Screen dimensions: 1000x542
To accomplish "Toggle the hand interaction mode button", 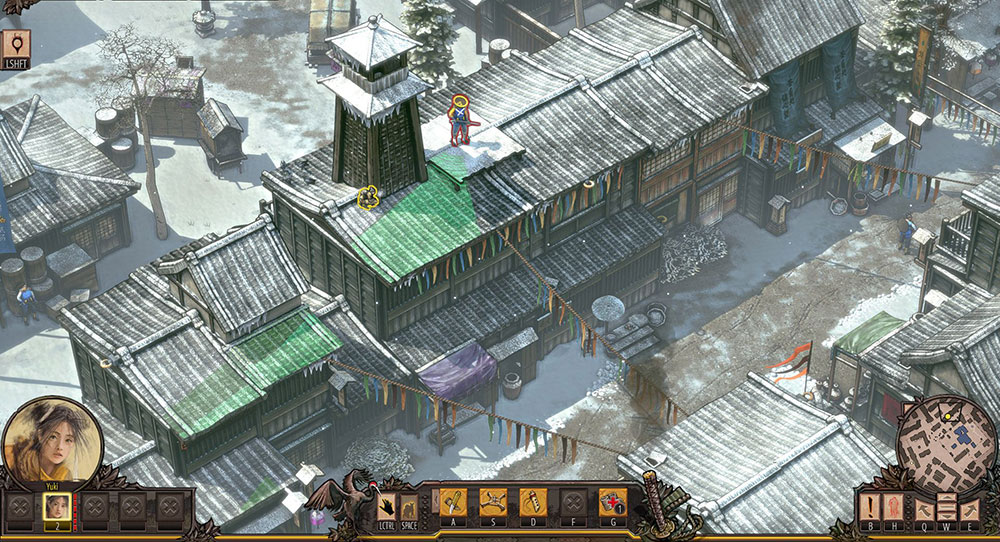I will pyautogui.click(x=386, y=505).
